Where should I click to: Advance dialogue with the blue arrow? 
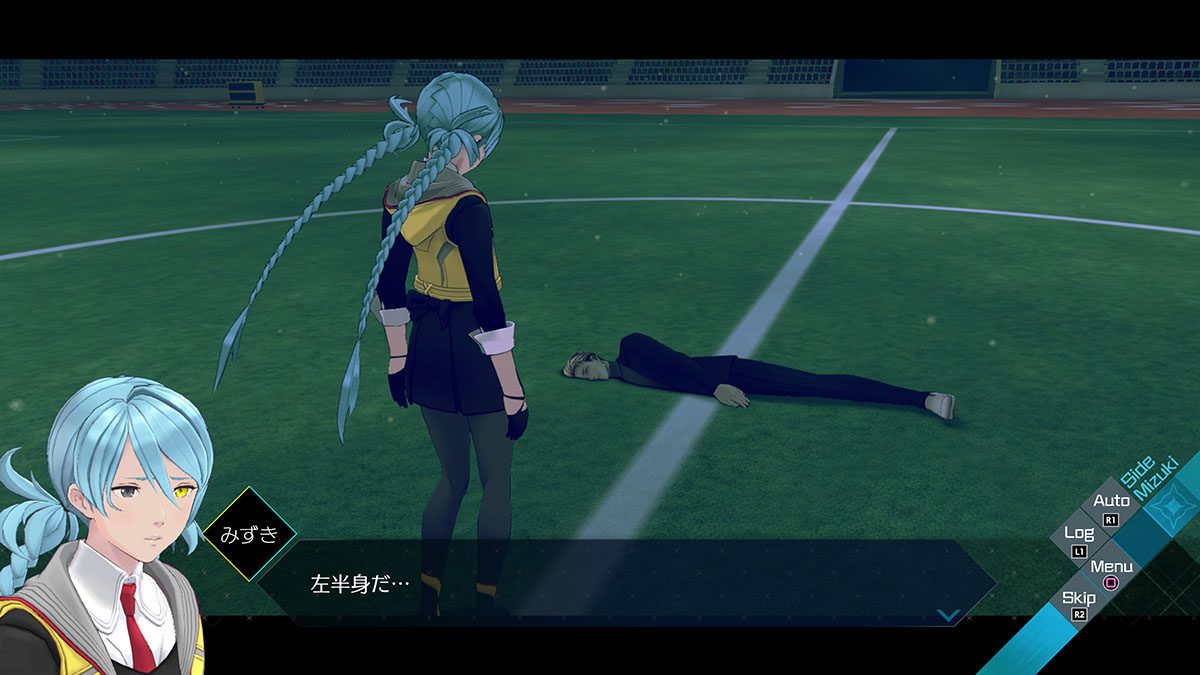(948, 615)
